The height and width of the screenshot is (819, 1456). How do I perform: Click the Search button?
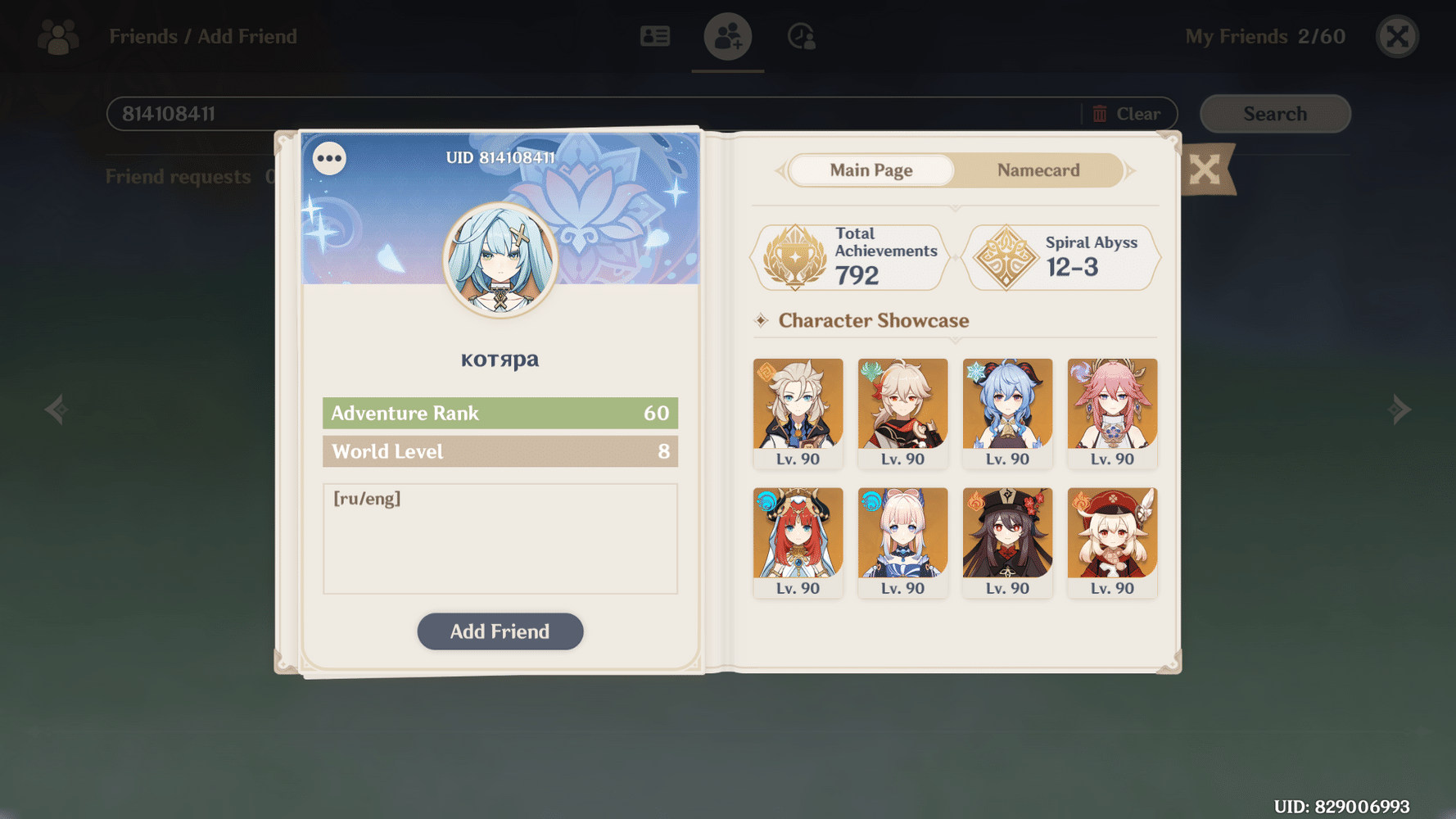1275,114
